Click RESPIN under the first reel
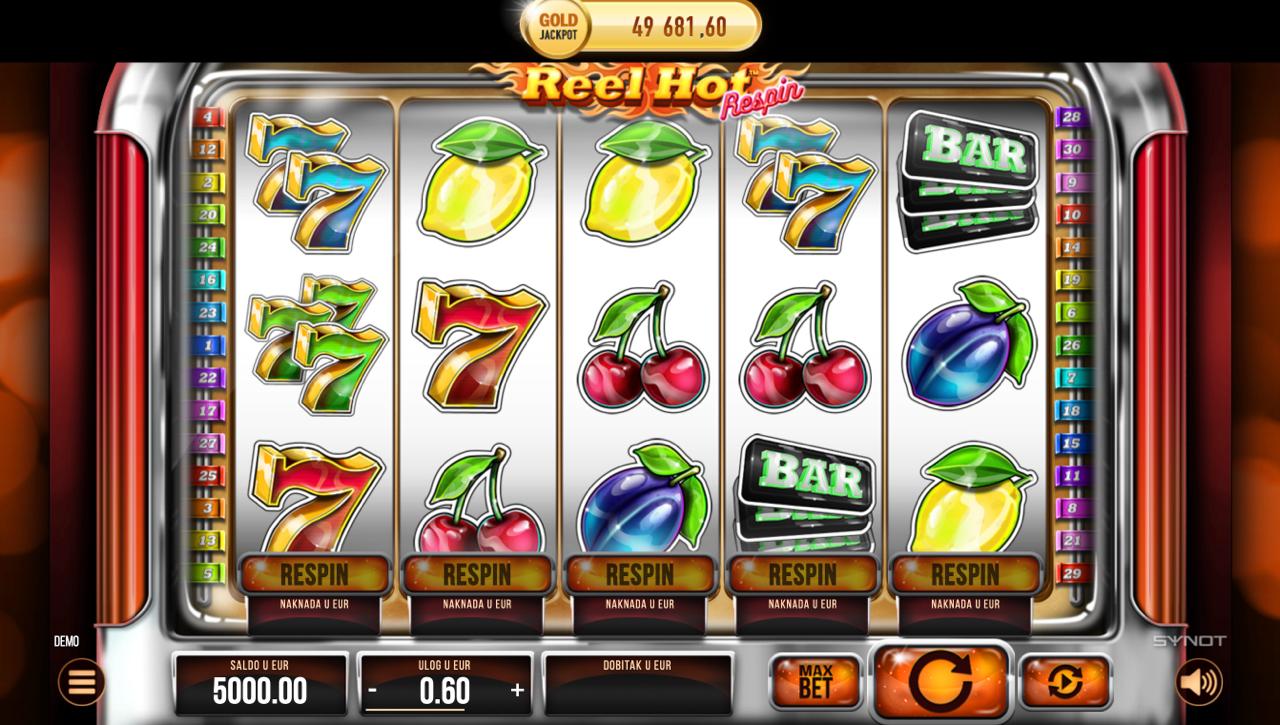The image size is (1280, 725). 314,575
